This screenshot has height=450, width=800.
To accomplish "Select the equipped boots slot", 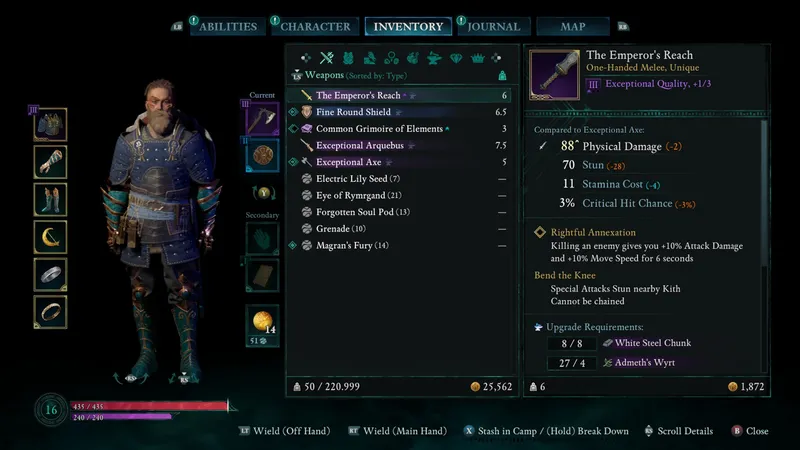I will (50, 199).
